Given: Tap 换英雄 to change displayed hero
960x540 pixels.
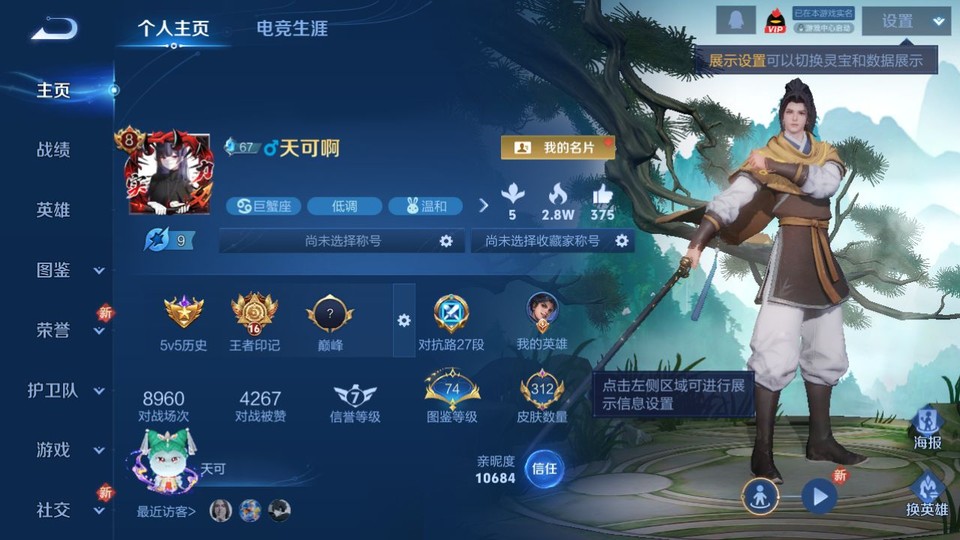Looking at the screenshot, I should coord(926,494).
